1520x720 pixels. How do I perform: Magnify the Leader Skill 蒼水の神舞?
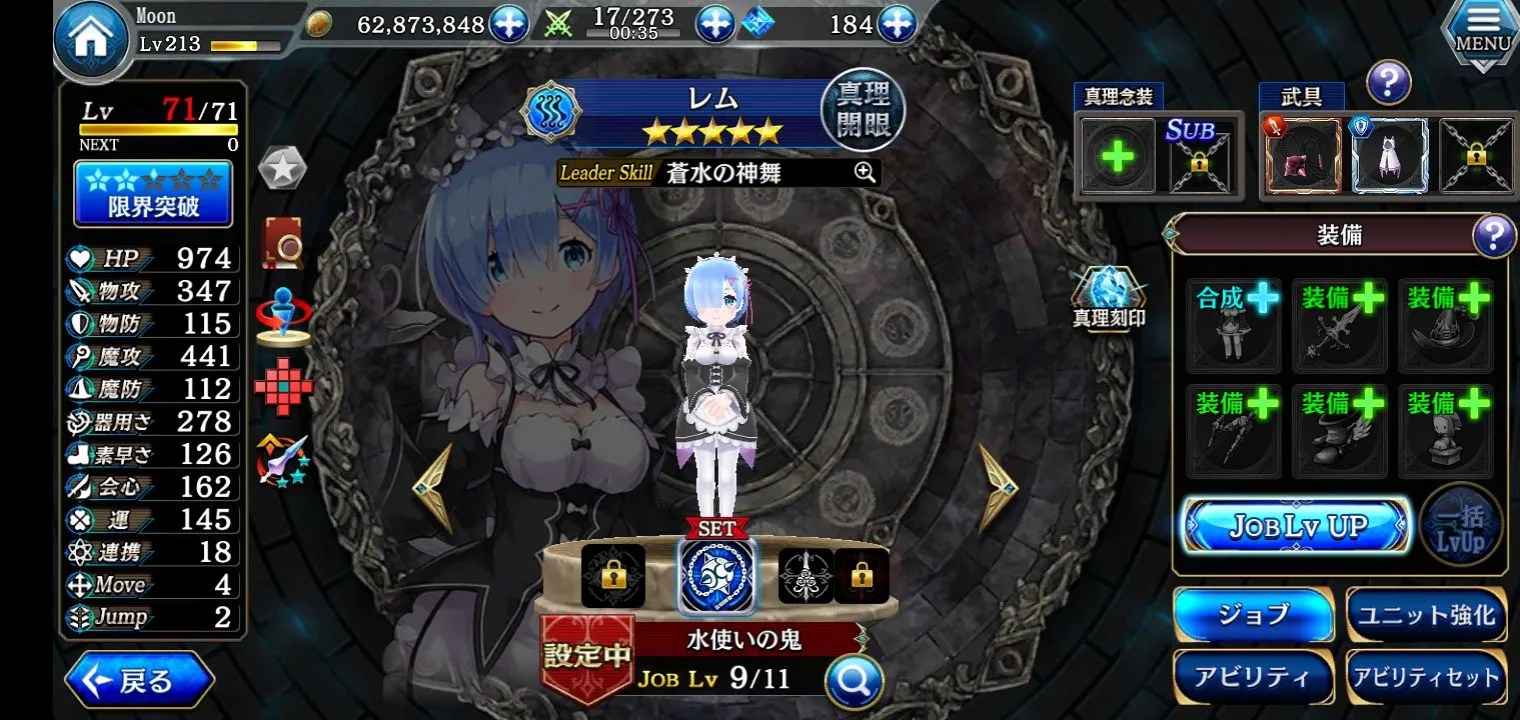point(865,172)
